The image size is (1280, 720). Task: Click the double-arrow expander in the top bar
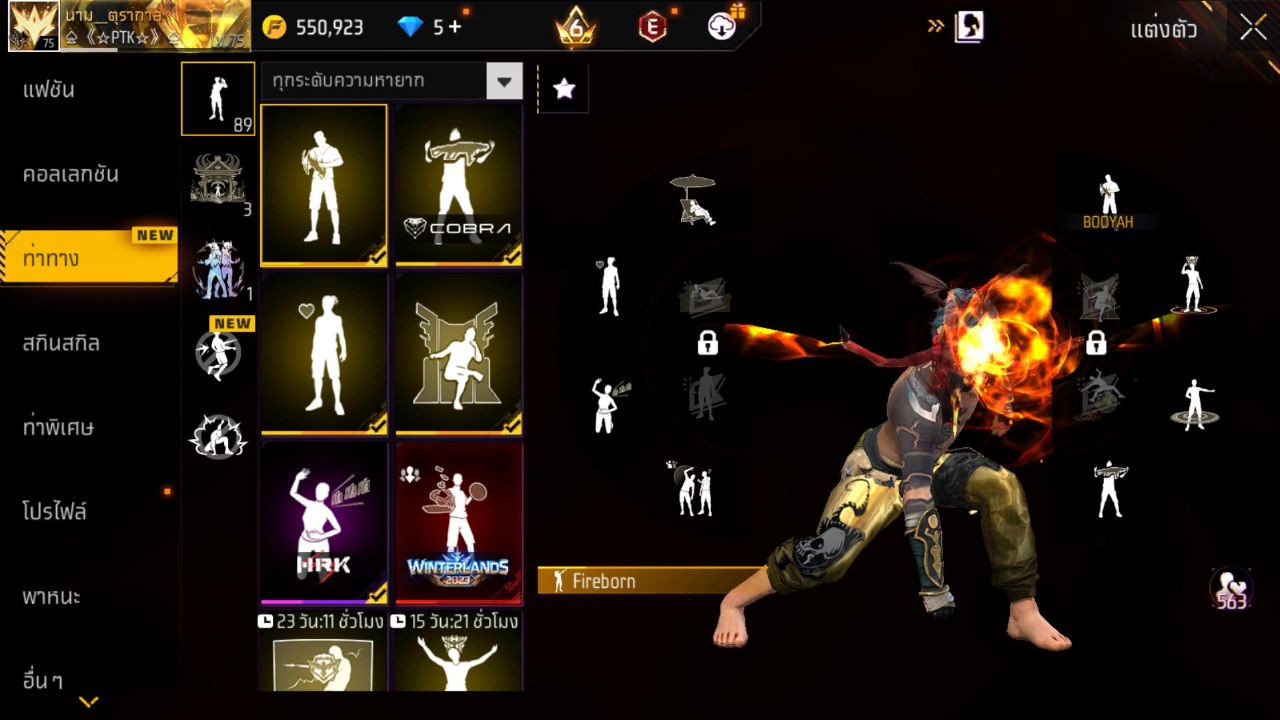936,26
